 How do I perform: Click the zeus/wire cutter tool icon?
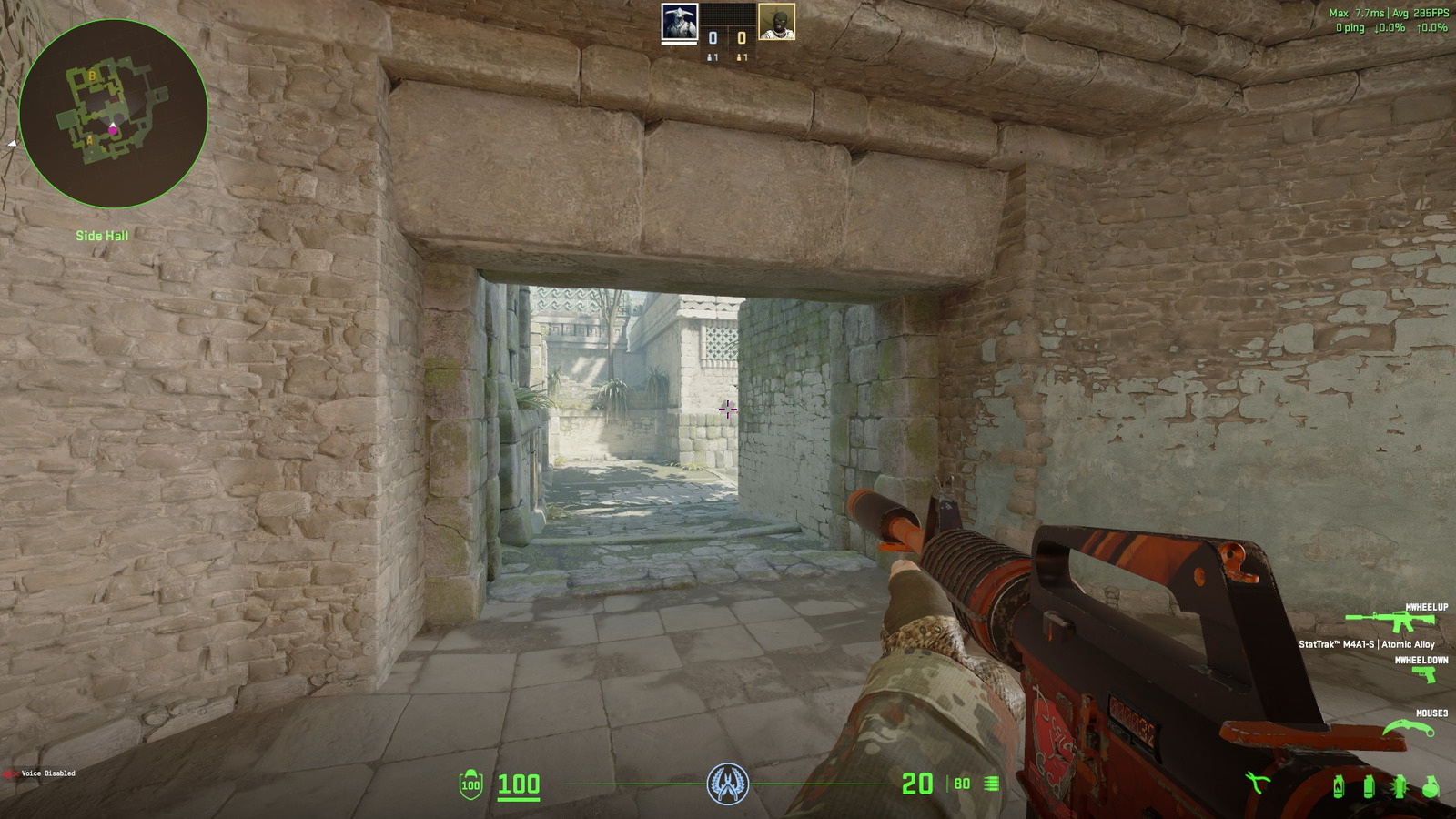point(1259,783)
